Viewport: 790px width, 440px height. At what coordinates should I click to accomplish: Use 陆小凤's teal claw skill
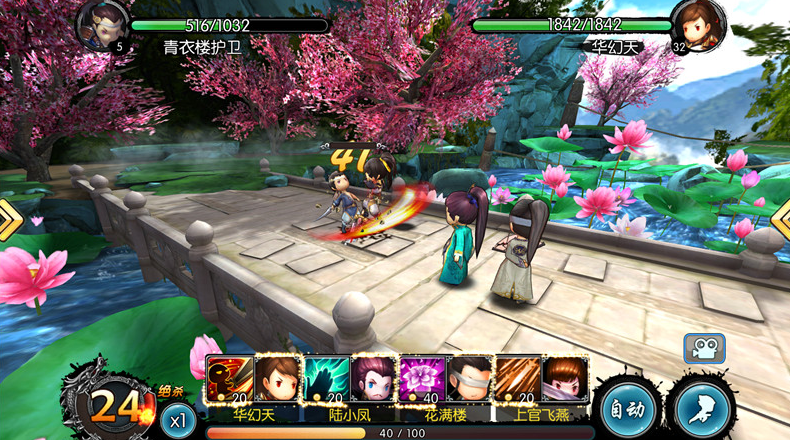325,379
